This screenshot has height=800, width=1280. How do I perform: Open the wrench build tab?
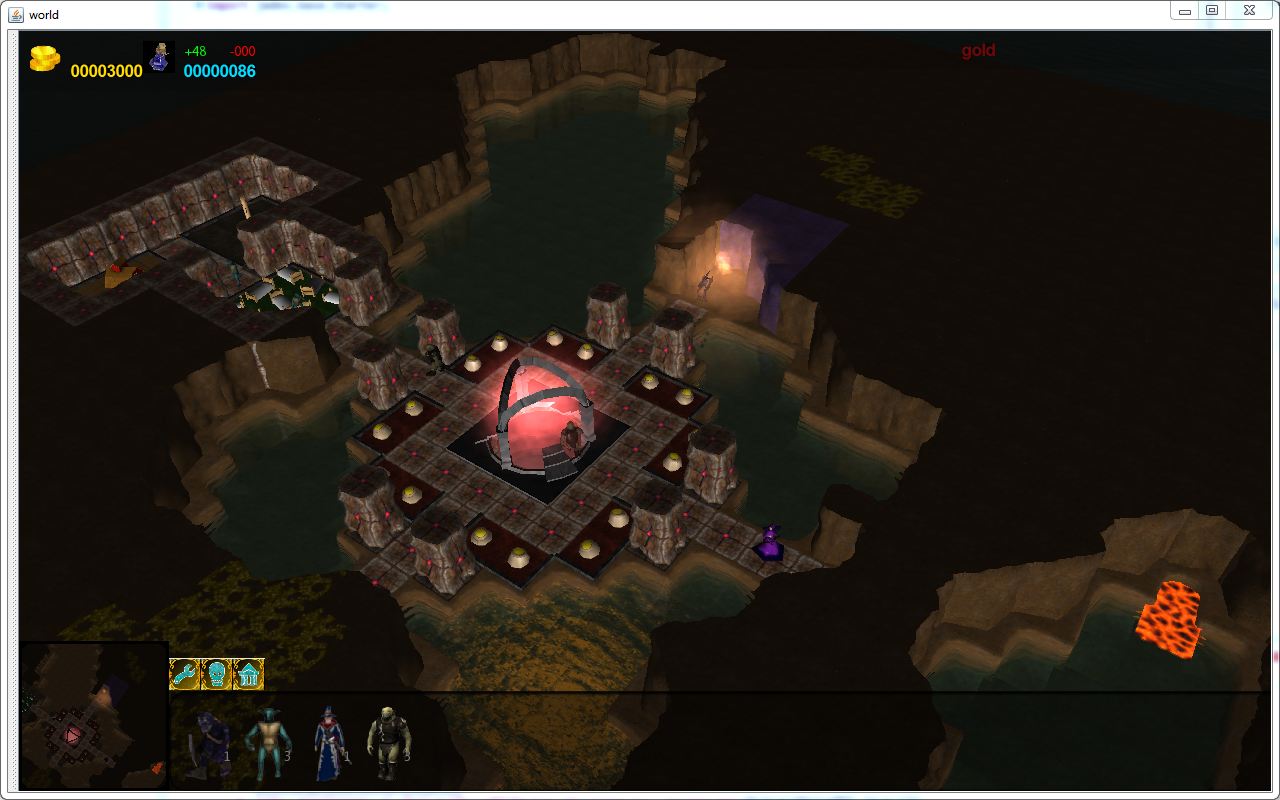click(185, 674)
